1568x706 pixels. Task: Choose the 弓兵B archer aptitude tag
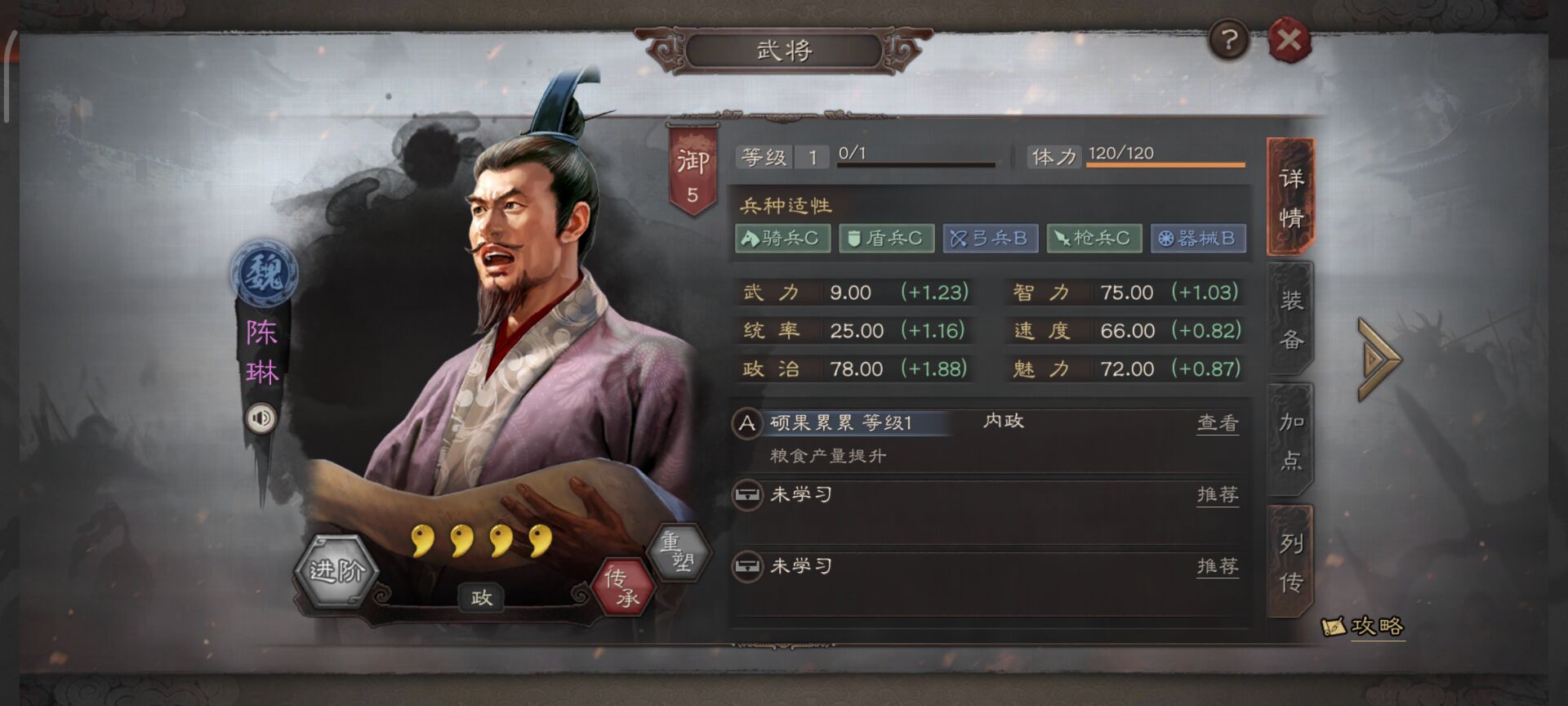pos(990,239)
